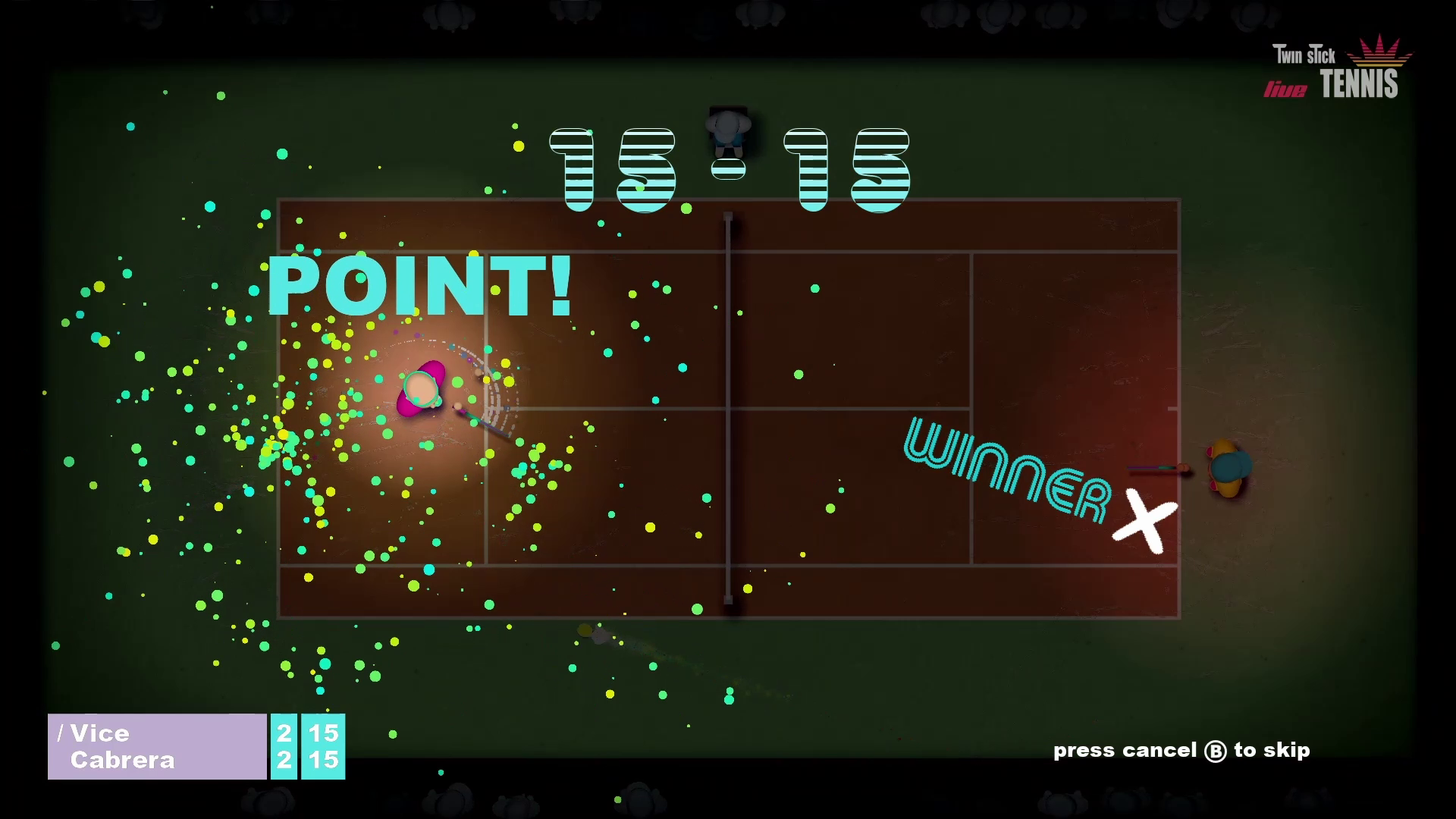Select the Vice name label on the scoreboard
1456x819 pixels.
click(x=100, y=733)
